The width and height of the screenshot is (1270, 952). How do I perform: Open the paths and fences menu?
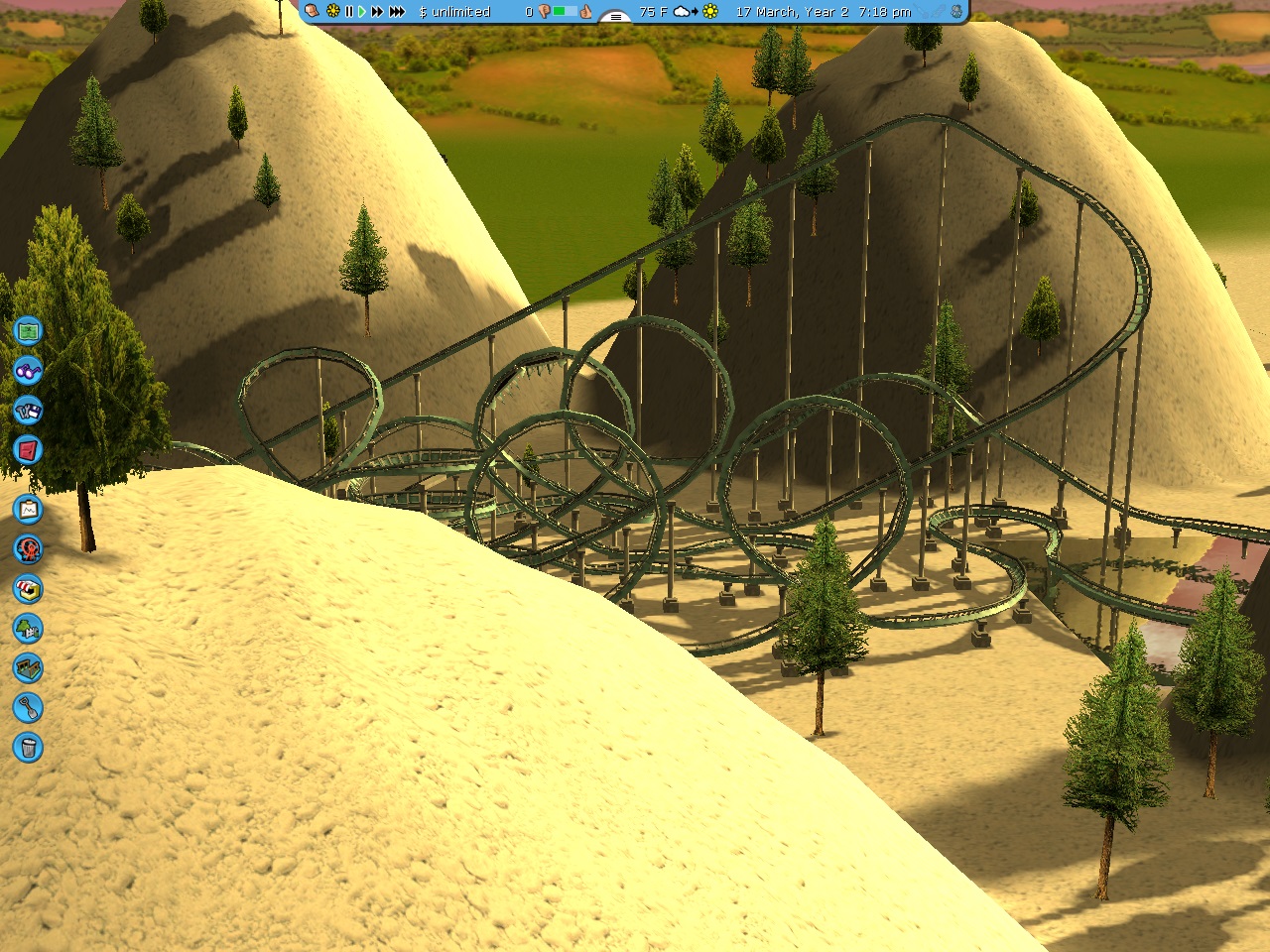tap(28, 668)
